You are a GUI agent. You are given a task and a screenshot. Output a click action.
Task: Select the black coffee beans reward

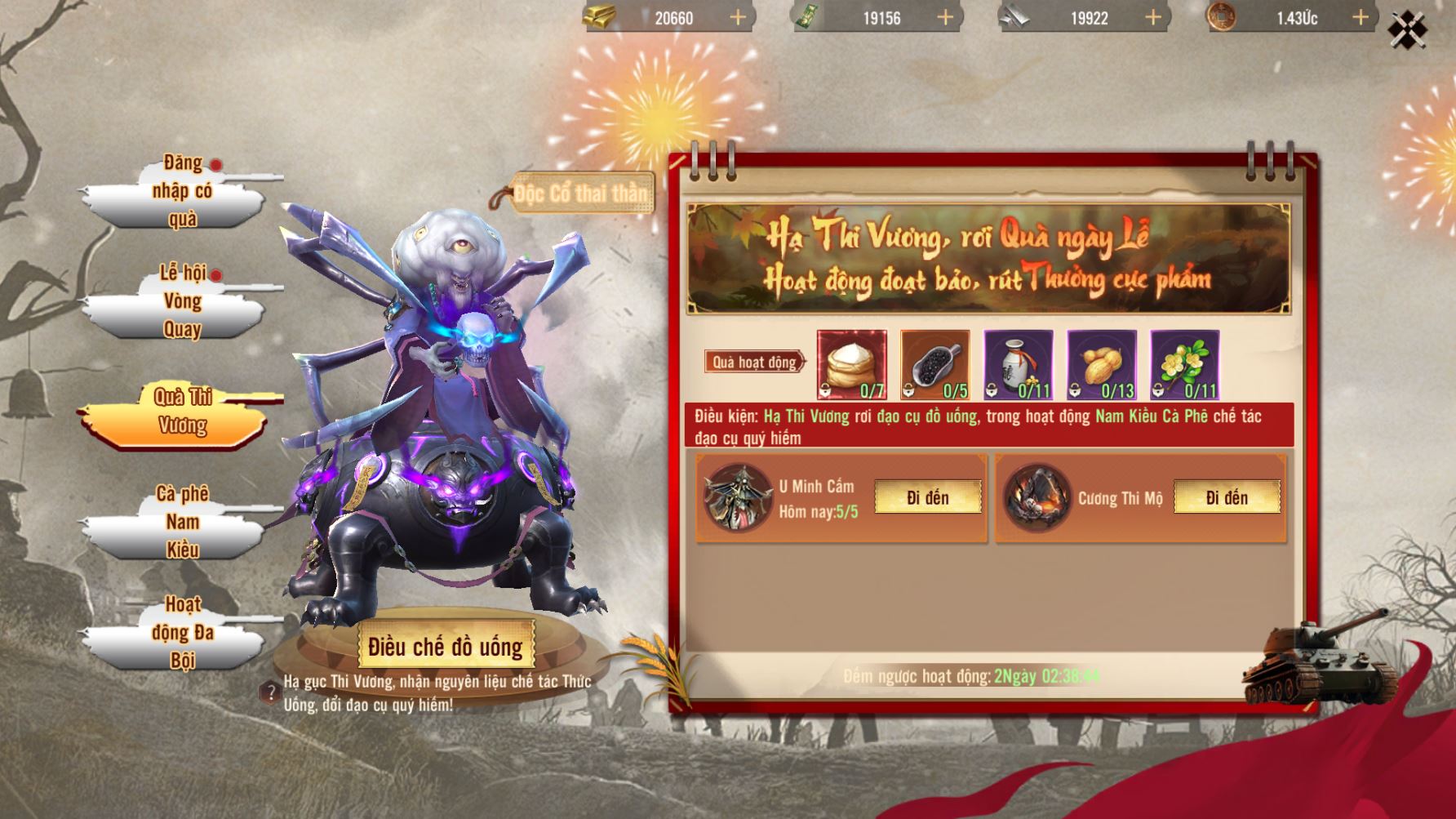(x=934, y=364)
